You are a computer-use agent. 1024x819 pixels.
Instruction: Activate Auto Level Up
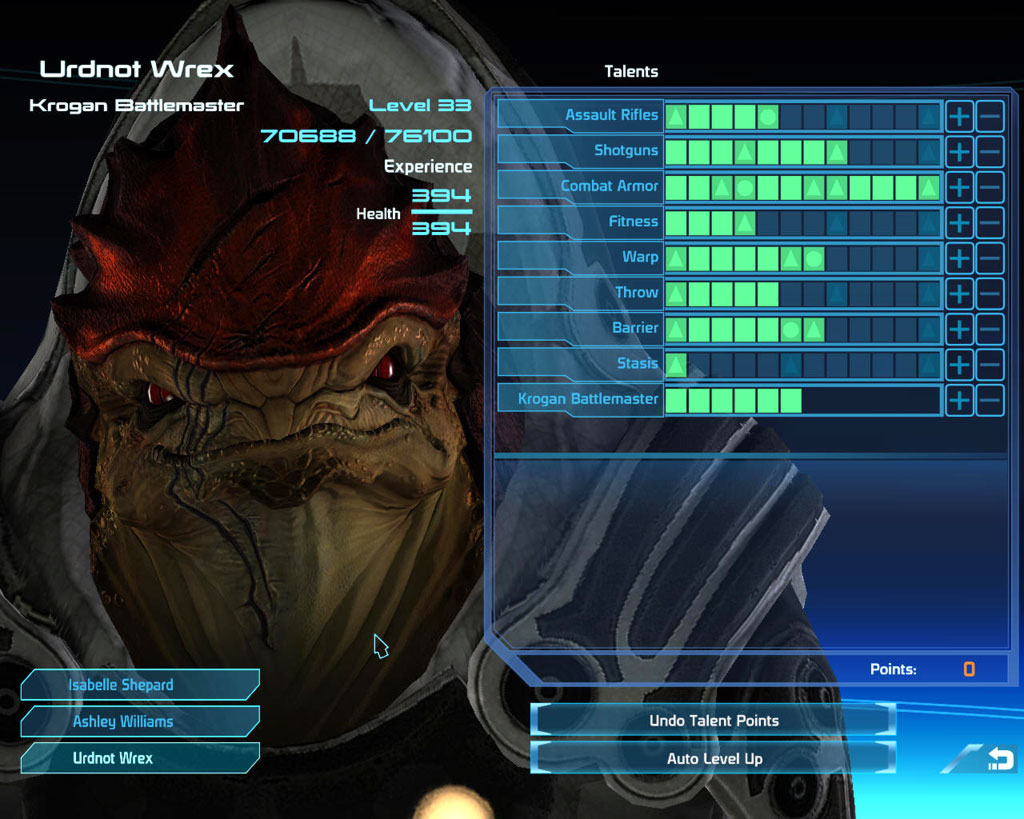pyautogui.click(x=713, y=758)
